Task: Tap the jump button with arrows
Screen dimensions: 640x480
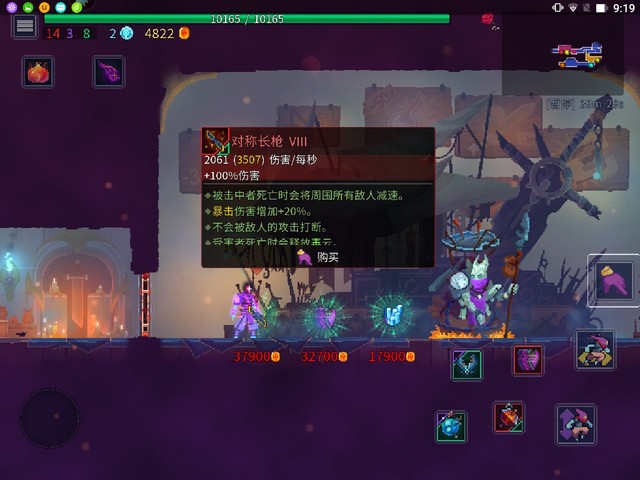Action: click(575, 424)
